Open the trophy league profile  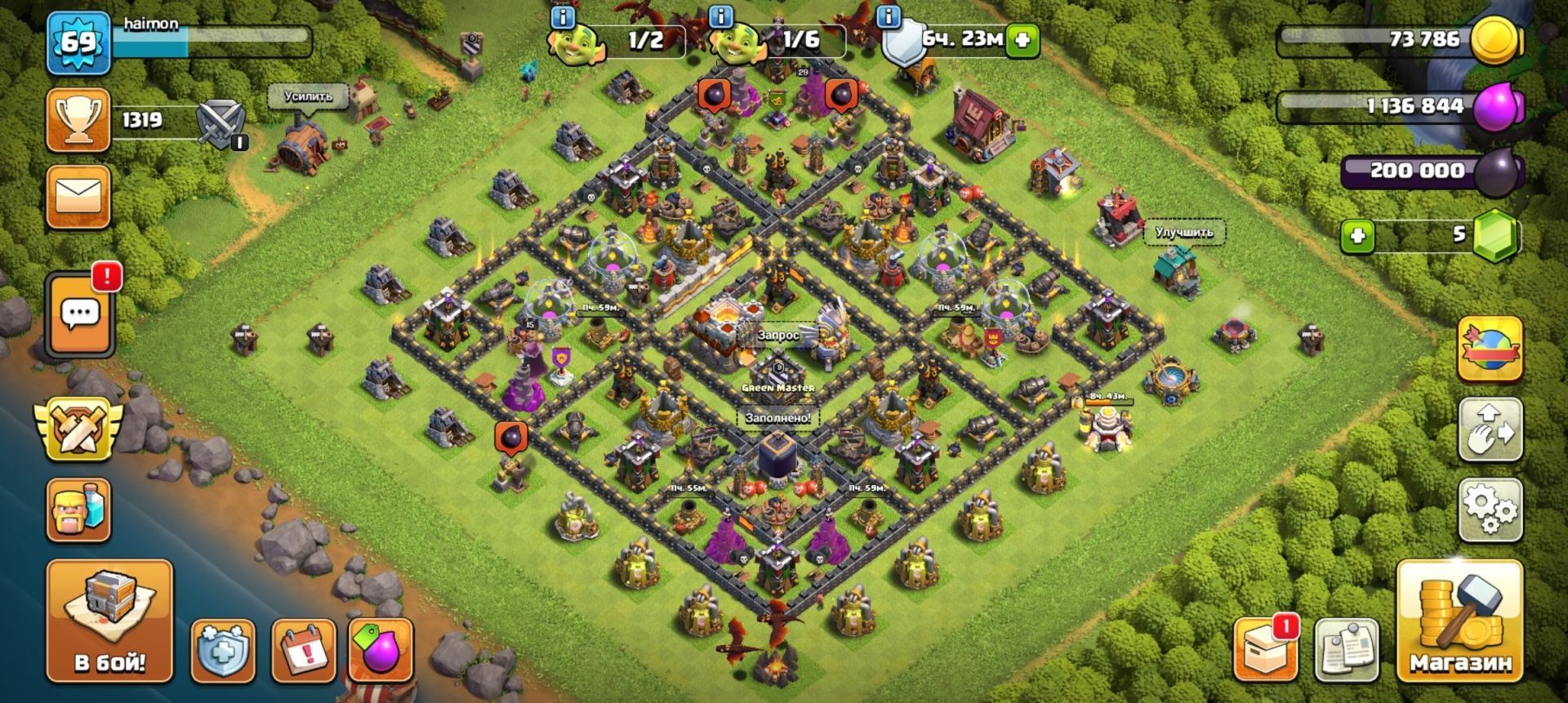coord(78,120)
